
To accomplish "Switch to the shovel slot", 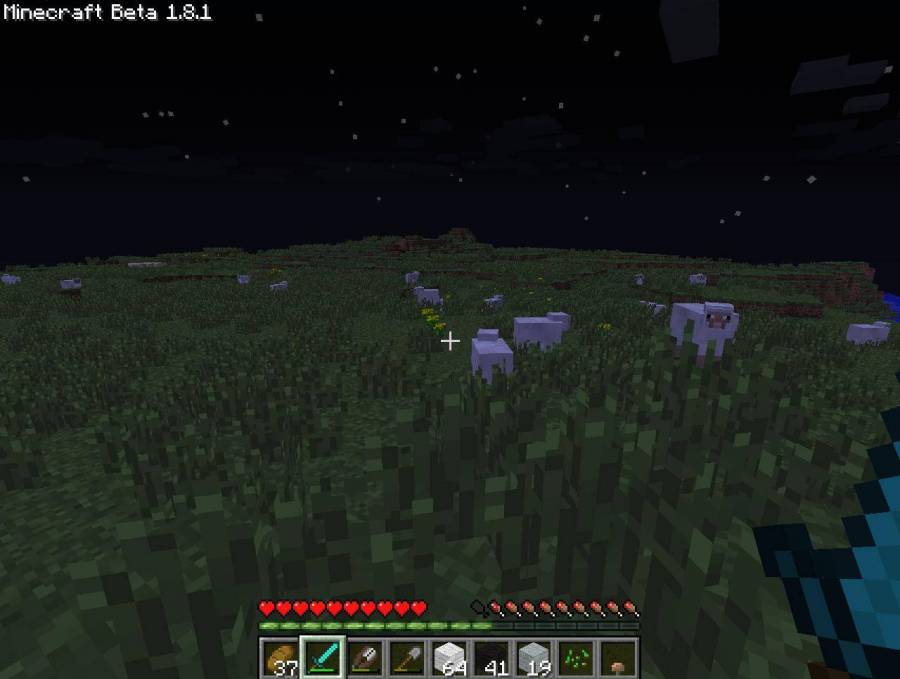I will pyautogui.click(x=407, y=658).
